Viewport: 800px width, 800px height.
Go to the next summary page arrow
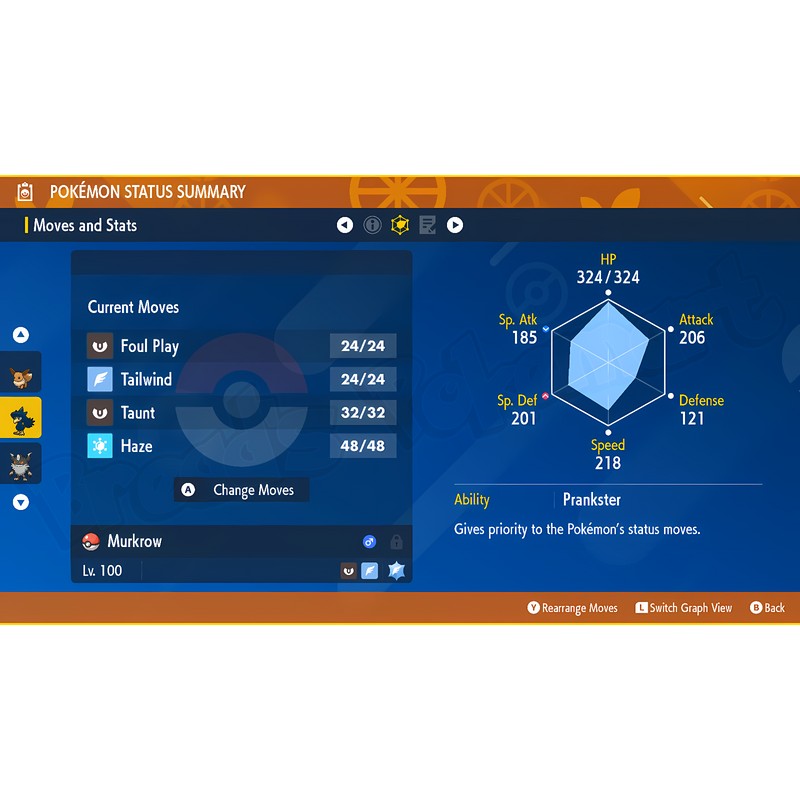pos(455,225)
